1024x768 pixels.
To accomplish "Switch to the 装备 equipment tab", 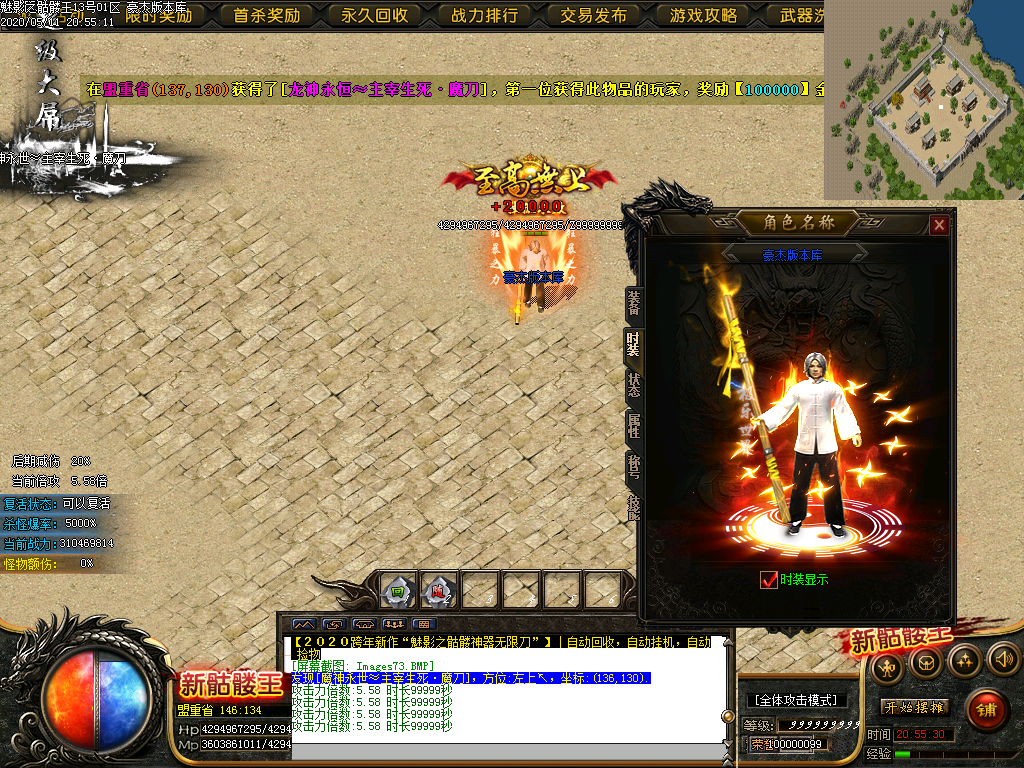I will pyautogui.click(x=633, y=302).
